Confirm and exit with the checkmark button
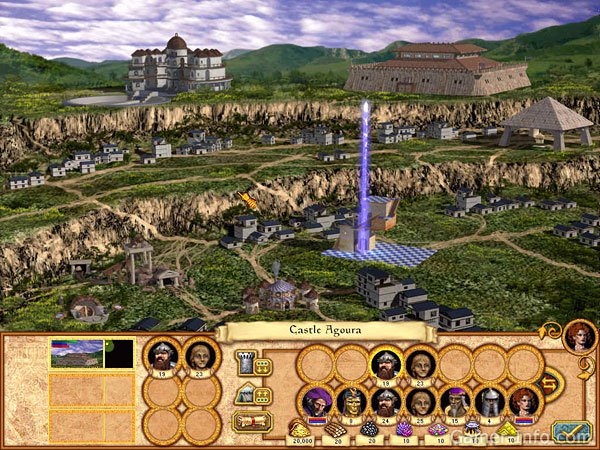 [x=572, y=431]
